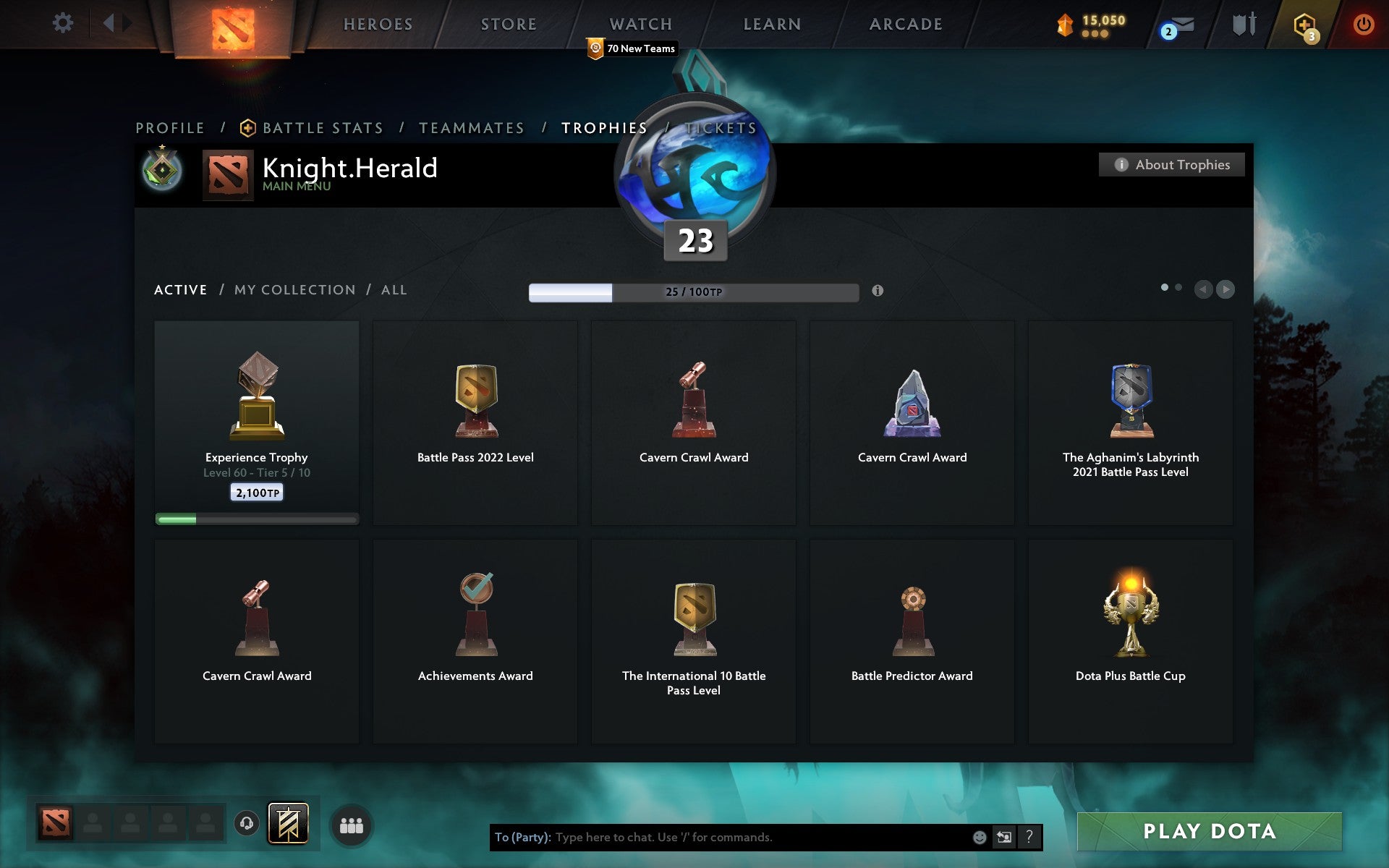Click the red power button to exit
Image resolution: width=1389 pixels, height=868 pixels.
pos(1363,22)
